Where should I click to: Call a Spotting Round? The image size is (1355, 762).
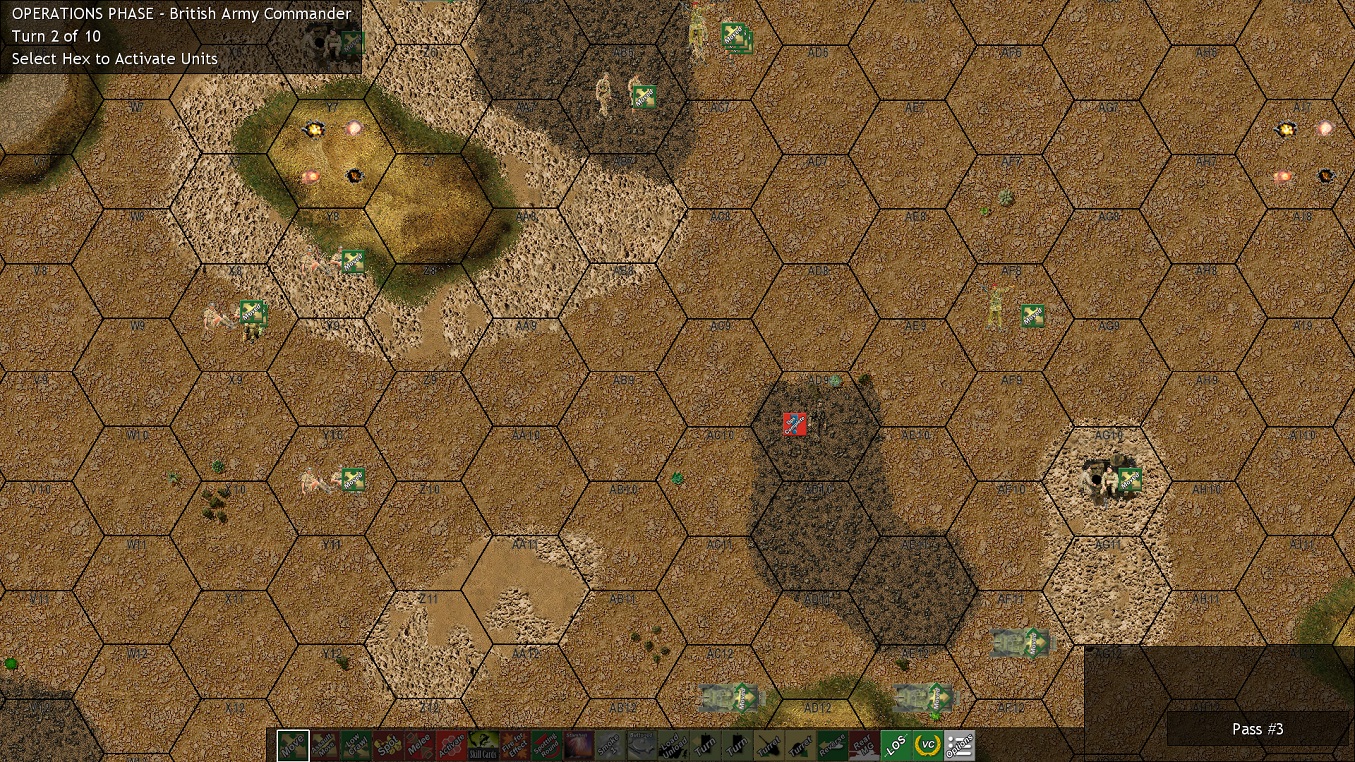point(547,745)
